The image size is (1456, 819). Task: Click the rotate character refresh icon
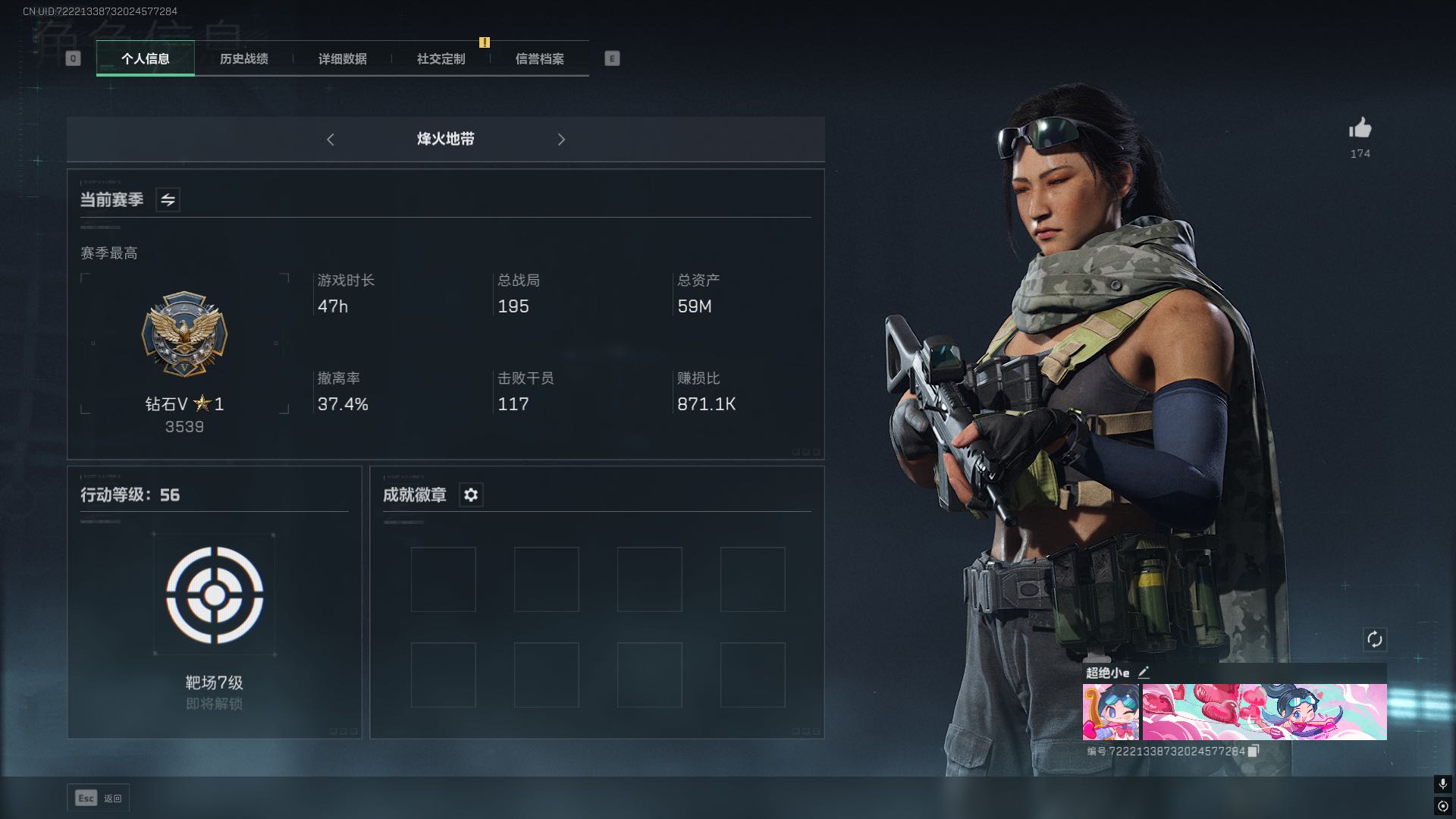(1374, 639)
